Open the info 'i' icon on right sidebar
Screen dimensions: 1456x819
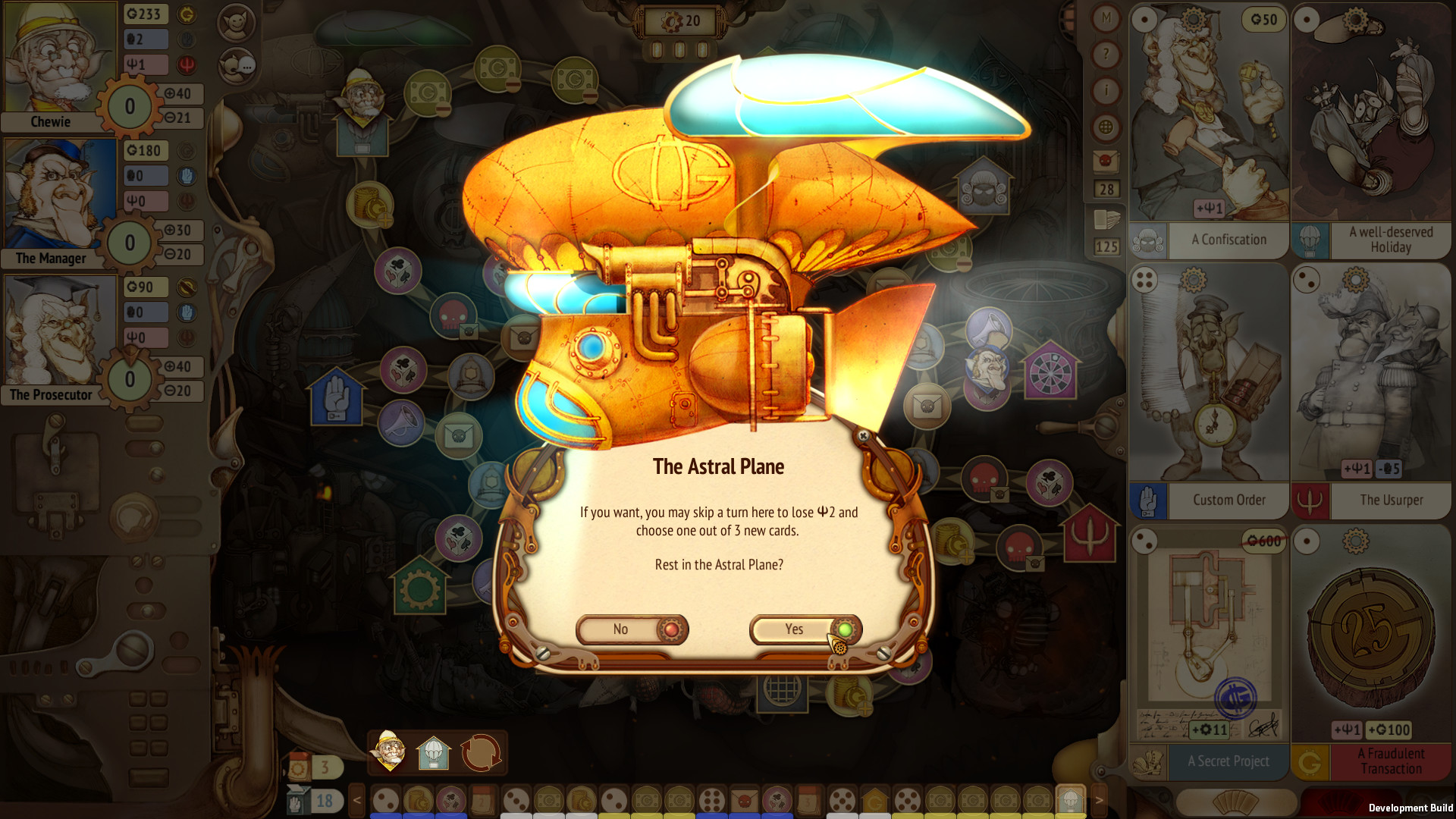point(1106,86)
